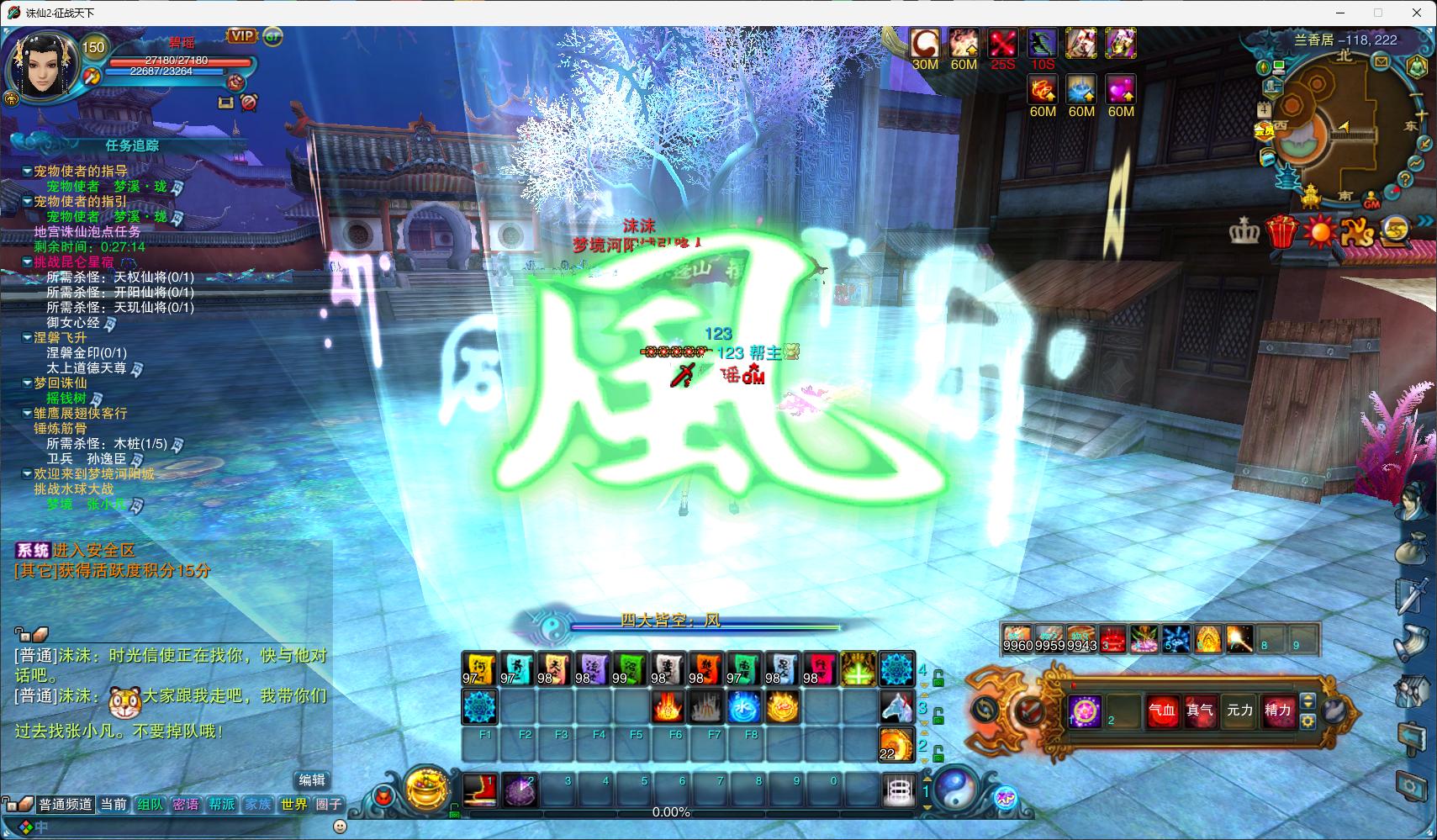
Task: Open the mail envelope icon by the minimap
Action: tap(1381, 61)
